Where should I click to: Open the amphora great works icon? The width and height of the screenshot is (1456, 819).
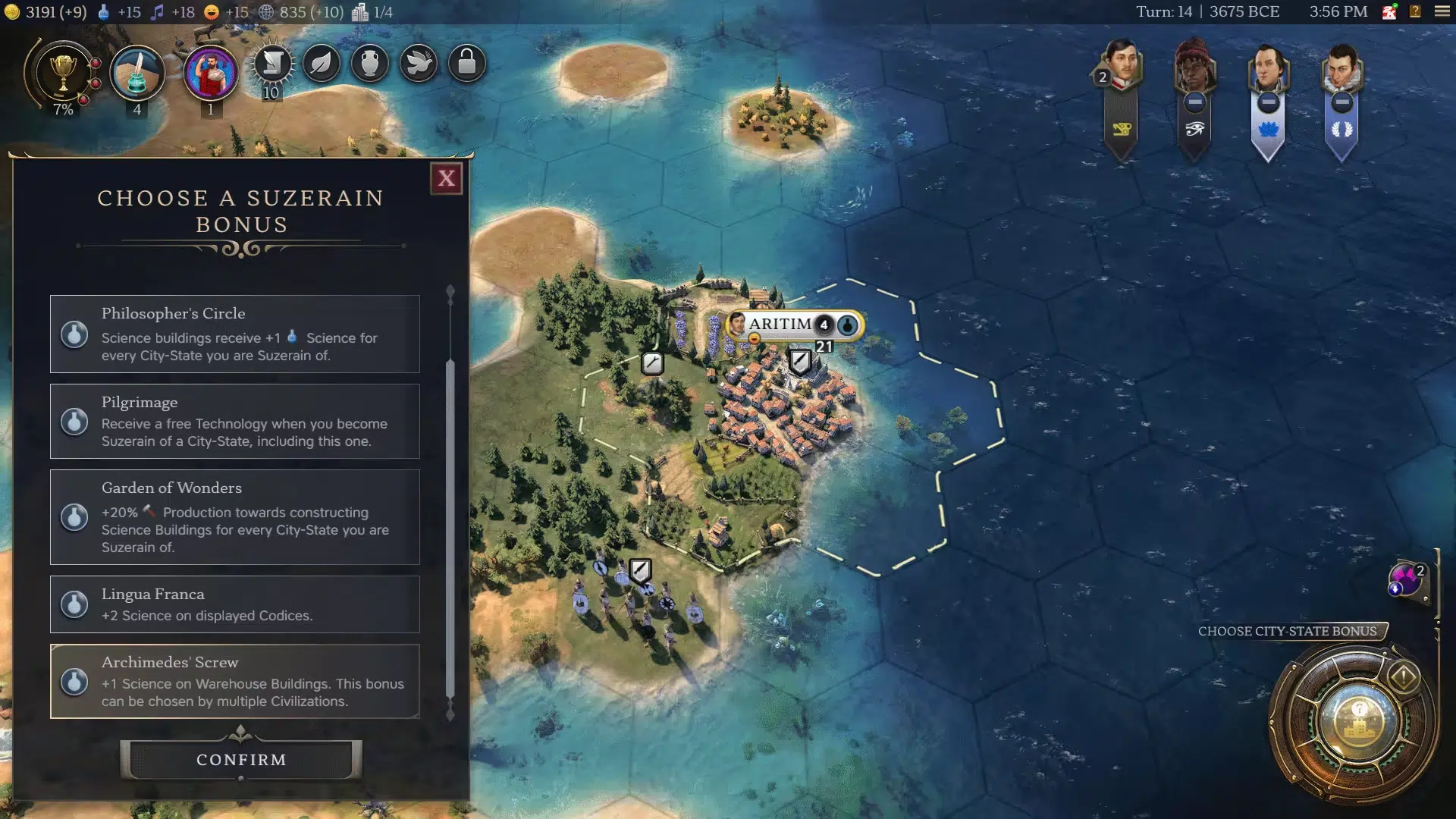click(x=370, y=64)
